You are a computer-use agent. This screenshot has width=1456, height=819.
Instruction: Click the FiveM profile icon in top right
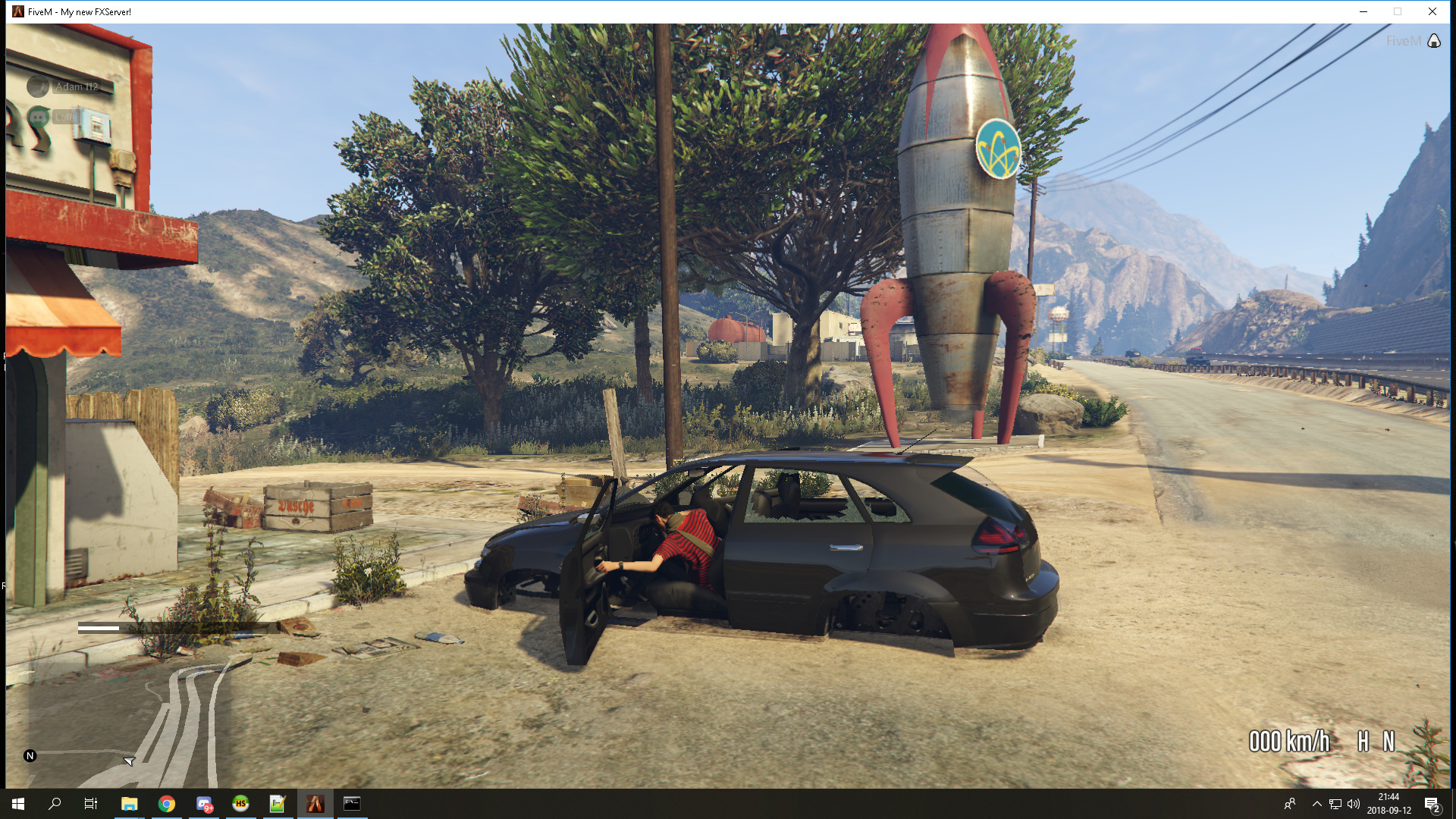pos(1433,41)
